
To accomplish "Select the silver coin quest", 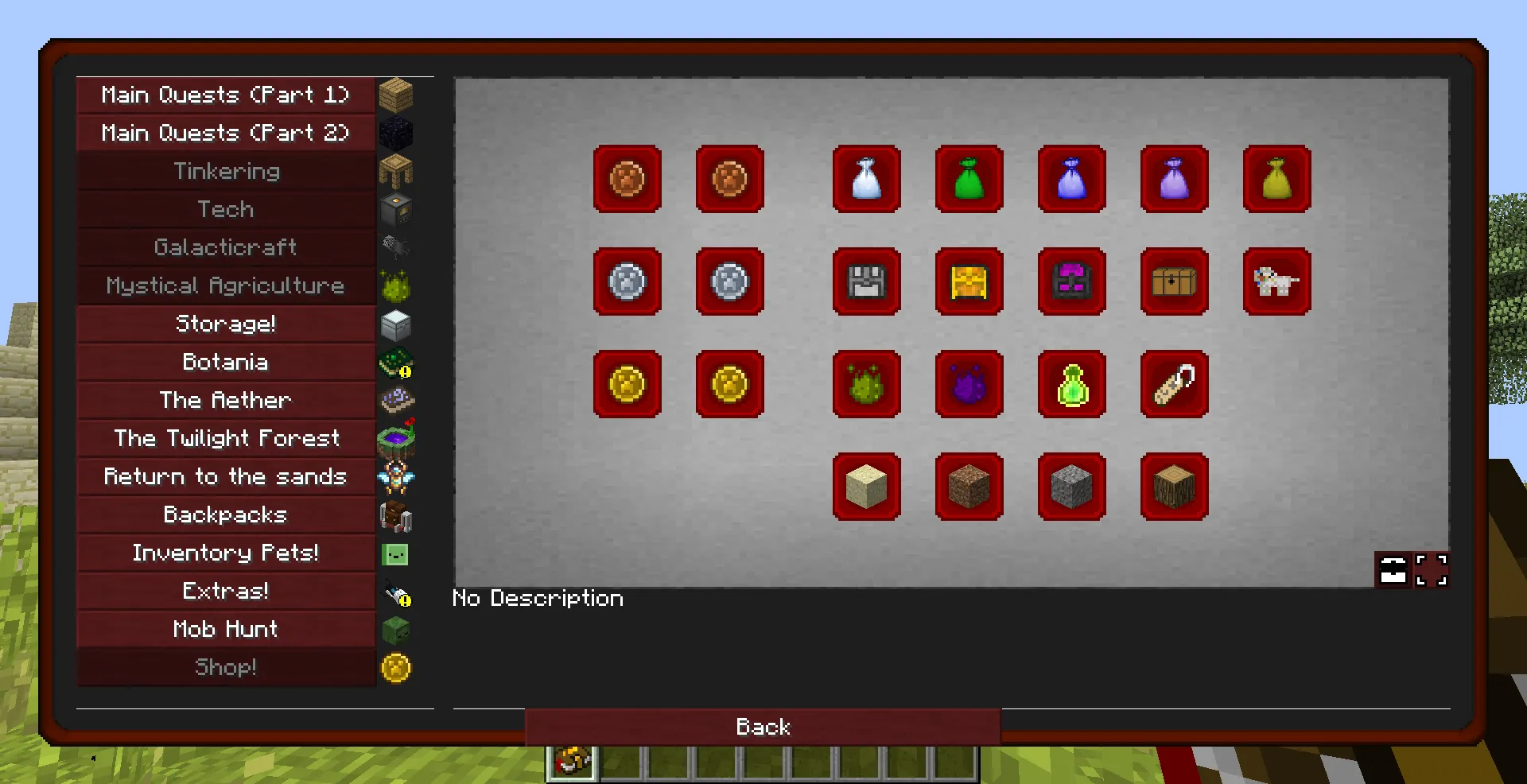I will point(628,282).
